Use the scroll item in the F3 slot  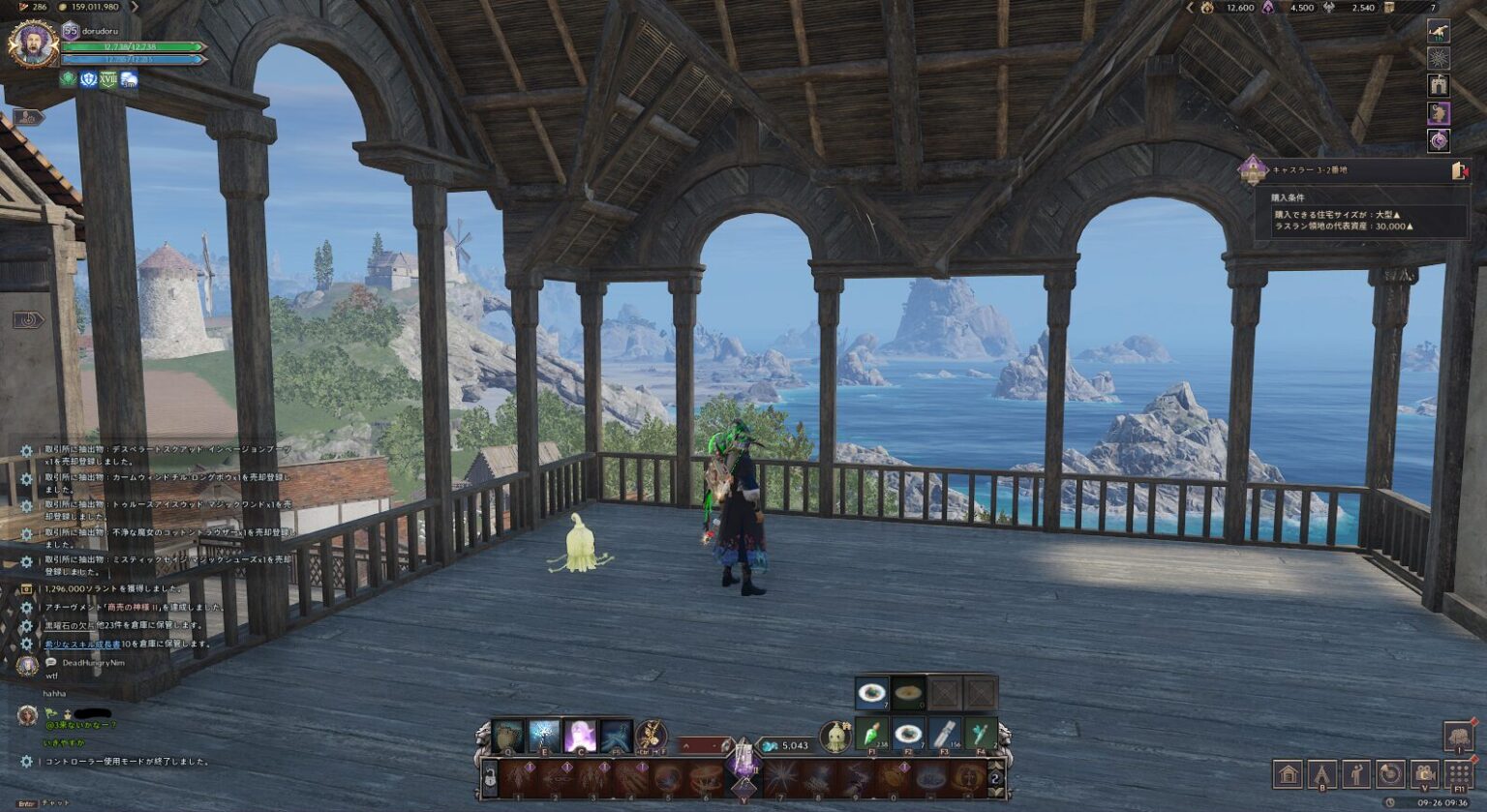pos(944,736)
